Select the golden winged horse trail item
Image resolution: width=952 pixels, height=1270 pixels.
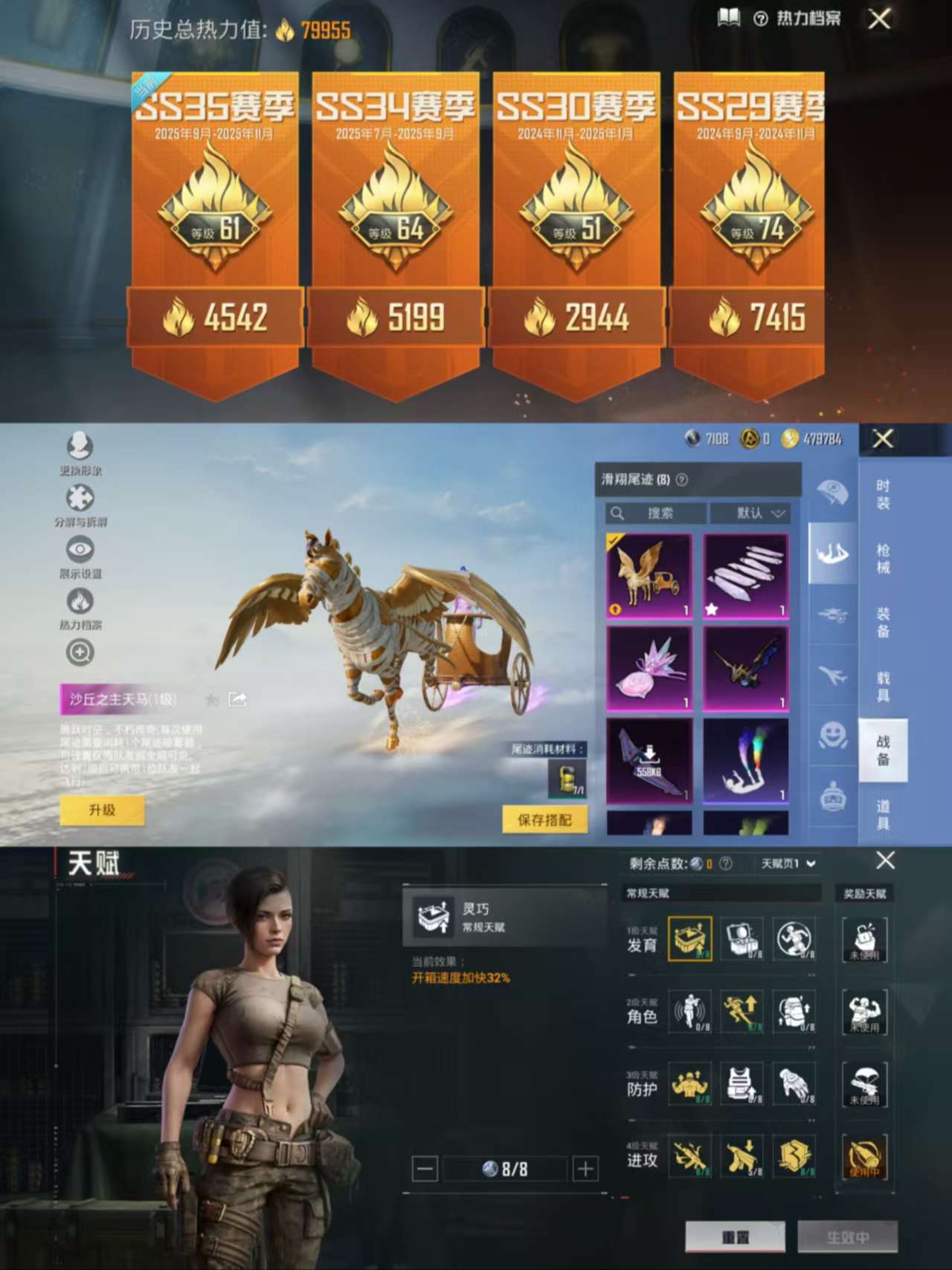tap(649, 576)
